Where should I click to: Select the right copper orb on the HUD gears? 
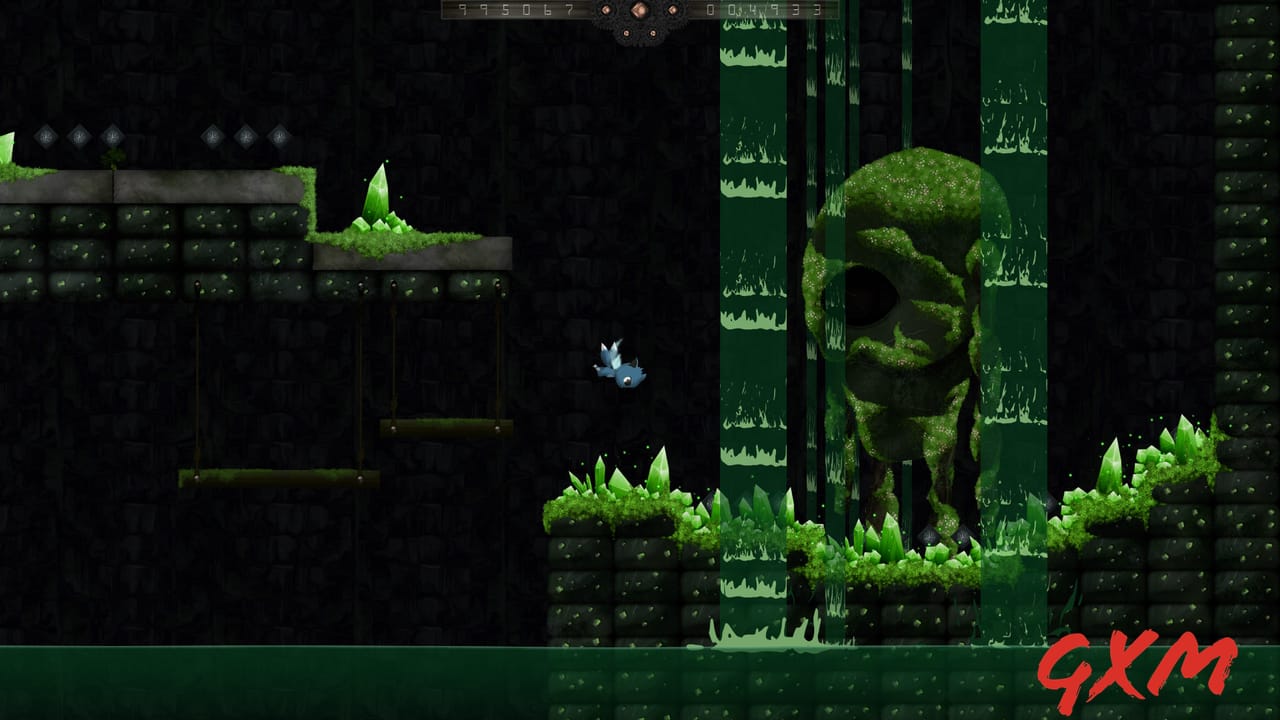pyautogui.click(x=672, y=10)
